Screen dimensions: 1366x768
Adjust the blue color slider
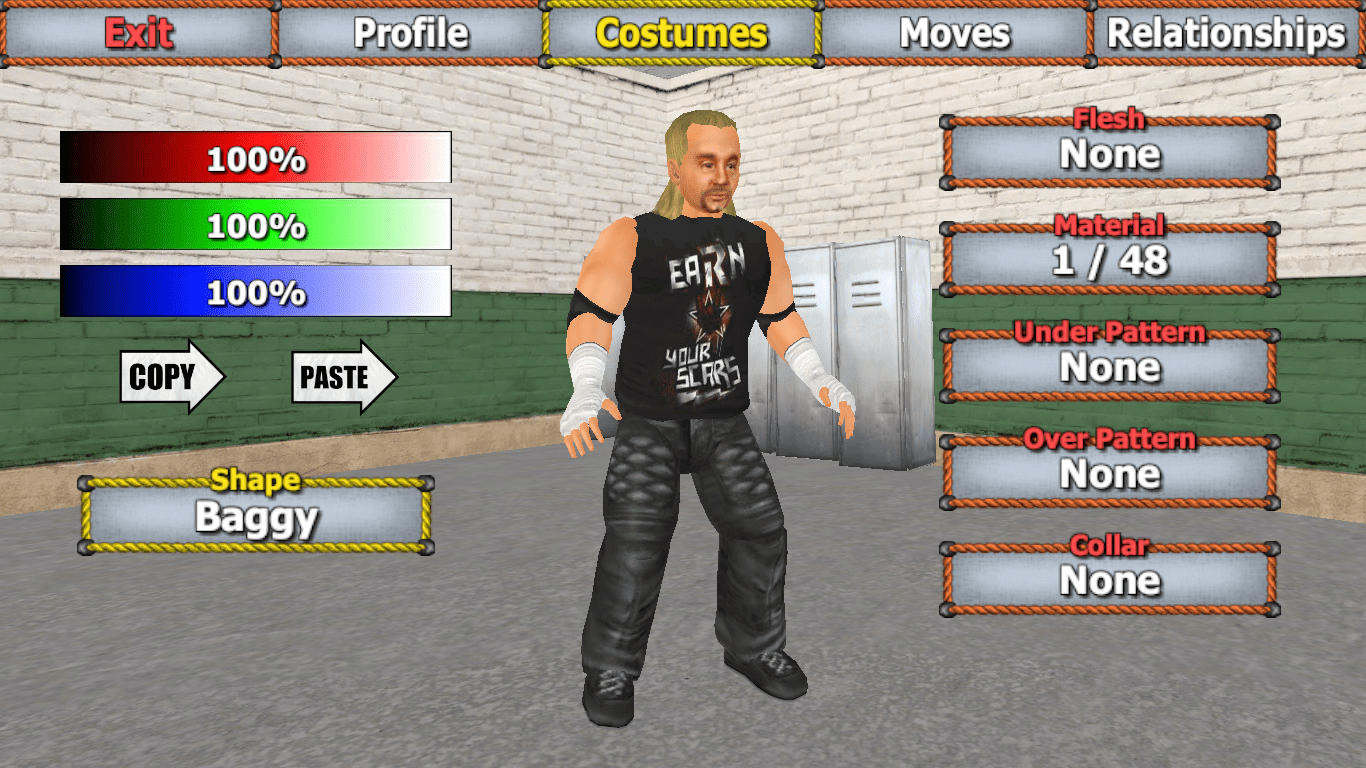pos(255,290)
